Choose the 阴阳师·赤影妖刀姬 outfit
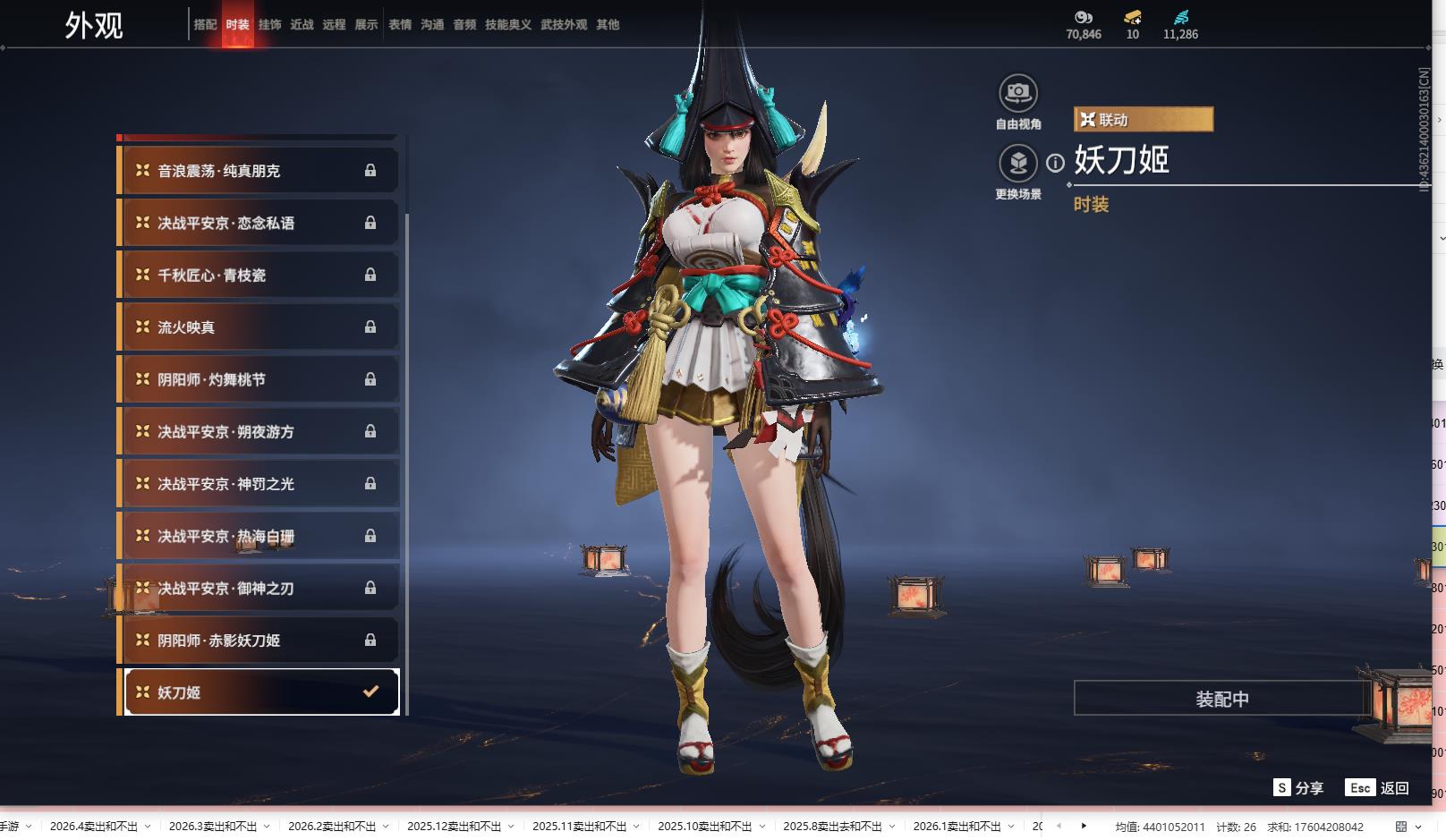 tap(259, 641)
